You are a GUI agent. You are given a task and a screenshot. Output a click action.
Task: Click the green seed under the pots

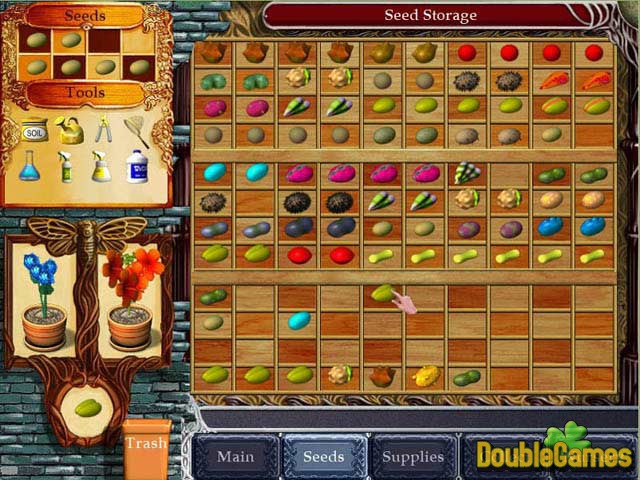point(88,408)
